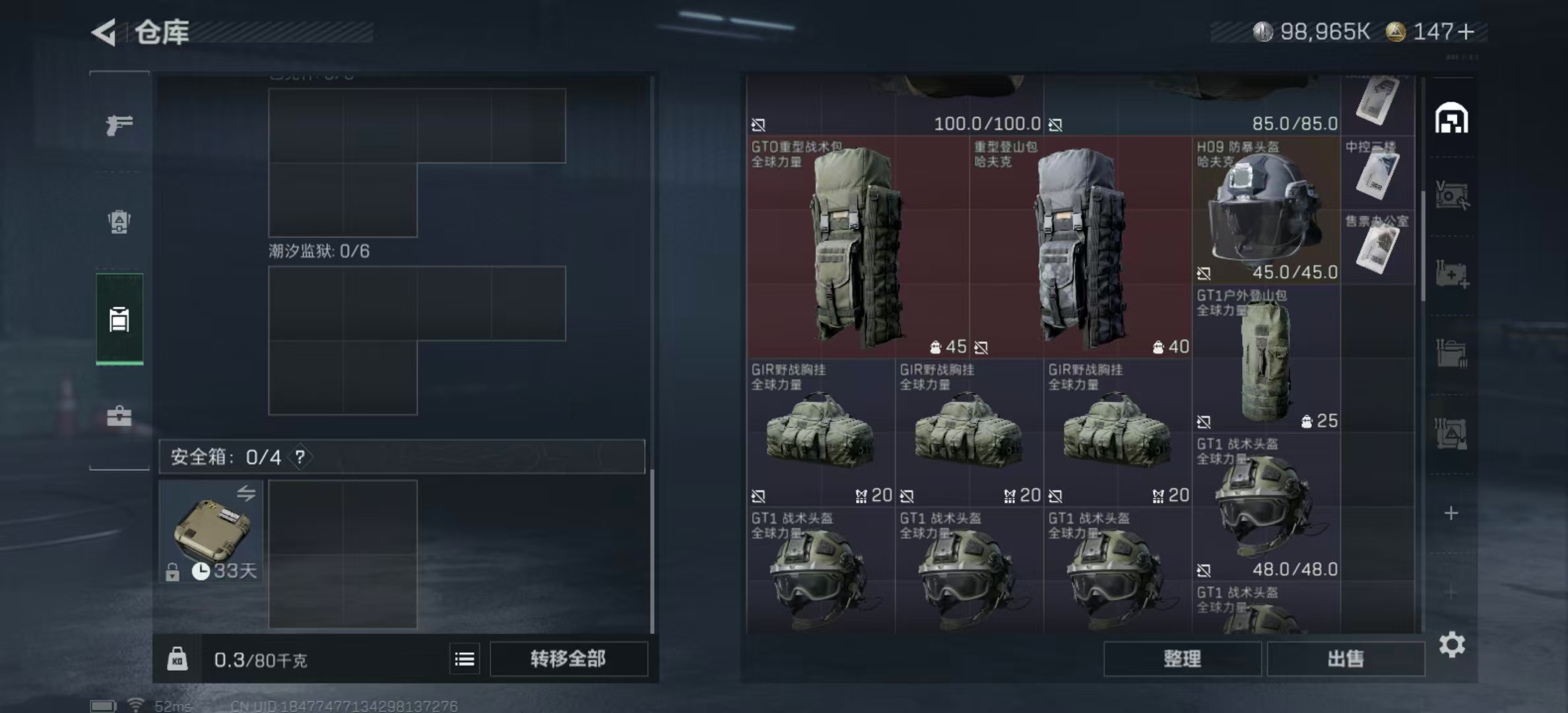This screenshot has height=713, width=1568.
Task: Toggle the list view icon
Action: (465, 659)
